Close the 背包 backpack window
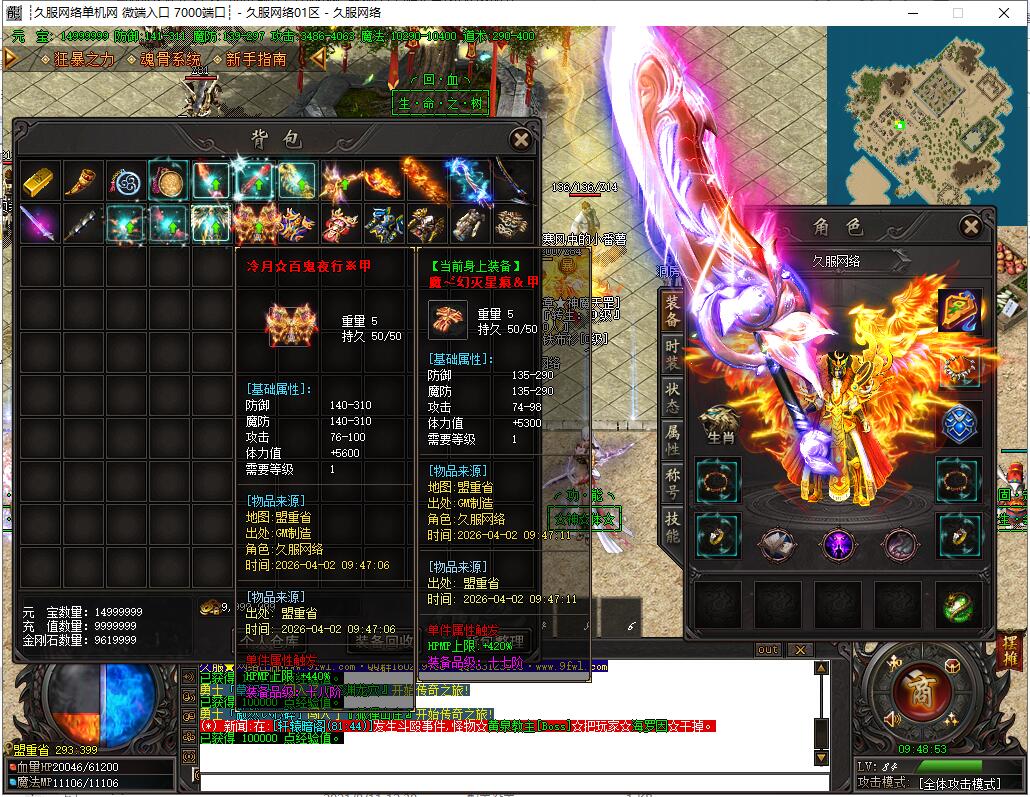The image size is (1030, 797). [520, 139]
